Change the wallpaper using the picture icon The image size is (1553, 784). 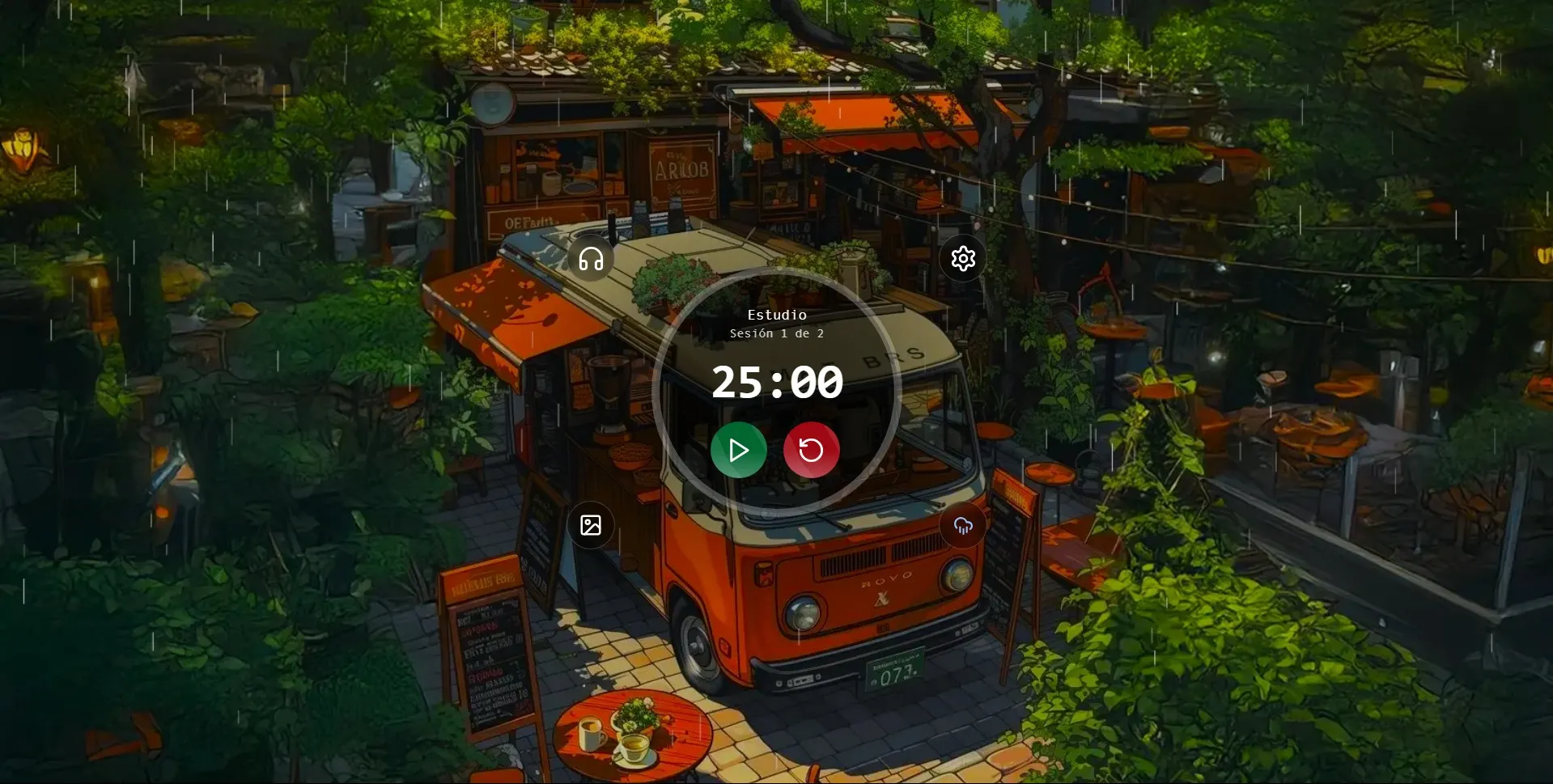pyautogui.click(x=590, y=525)
